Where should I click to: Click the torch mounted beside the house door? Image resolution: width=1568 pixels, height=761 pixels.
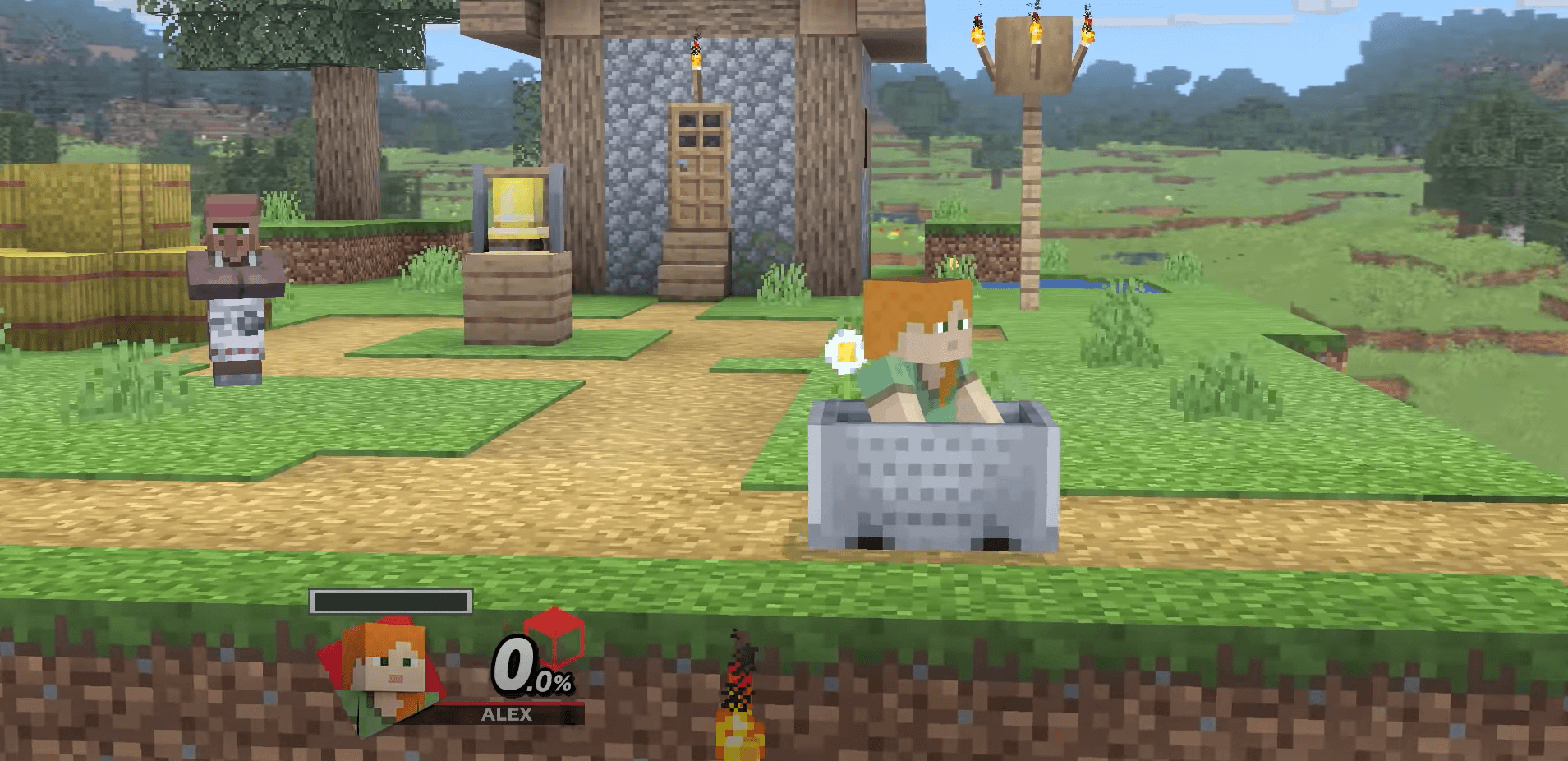697,58
